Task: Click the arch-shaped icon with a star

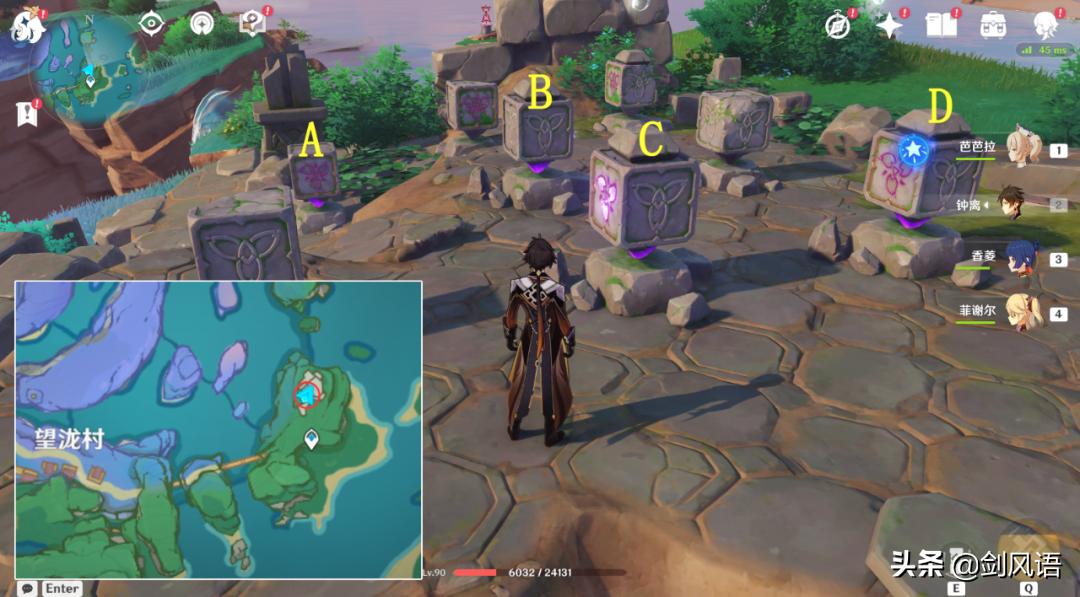Action: click(x=201, y=23)
